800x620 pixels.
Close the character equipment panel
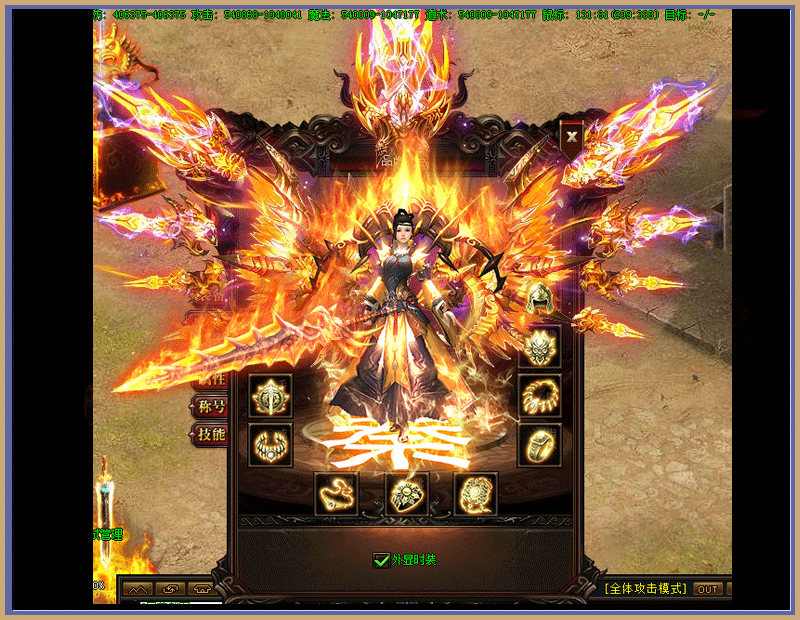[x=571, y=136]
